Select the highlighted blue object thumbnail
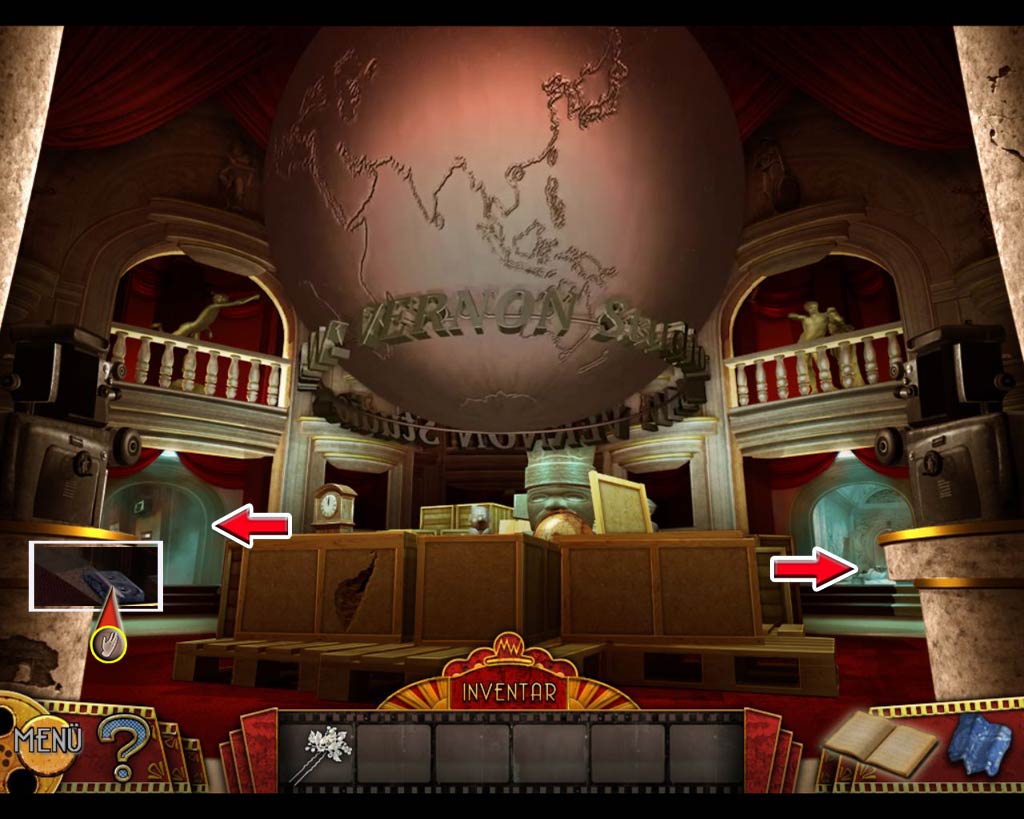Viewport: 1024px width, 819px height. coord(96,575)
